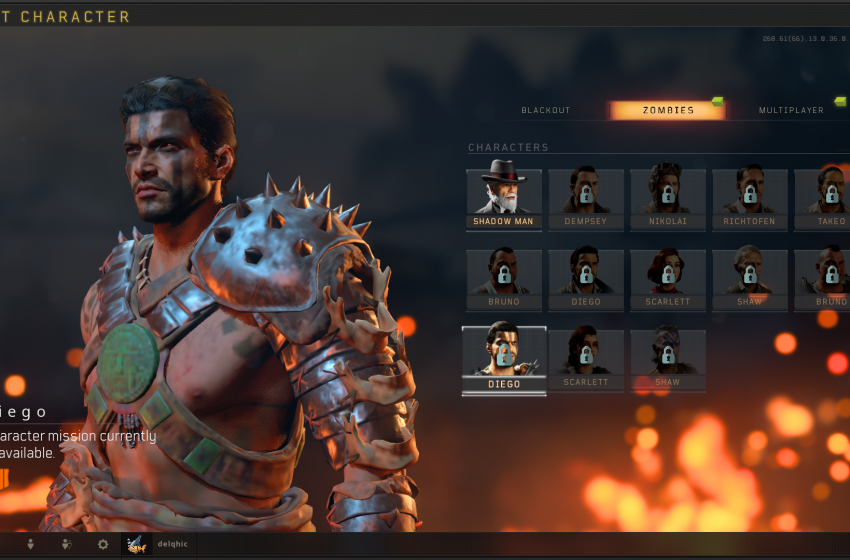850x560 pixels.
Task: Pick the locked Nikolai character tile
Action: point(668,199)
